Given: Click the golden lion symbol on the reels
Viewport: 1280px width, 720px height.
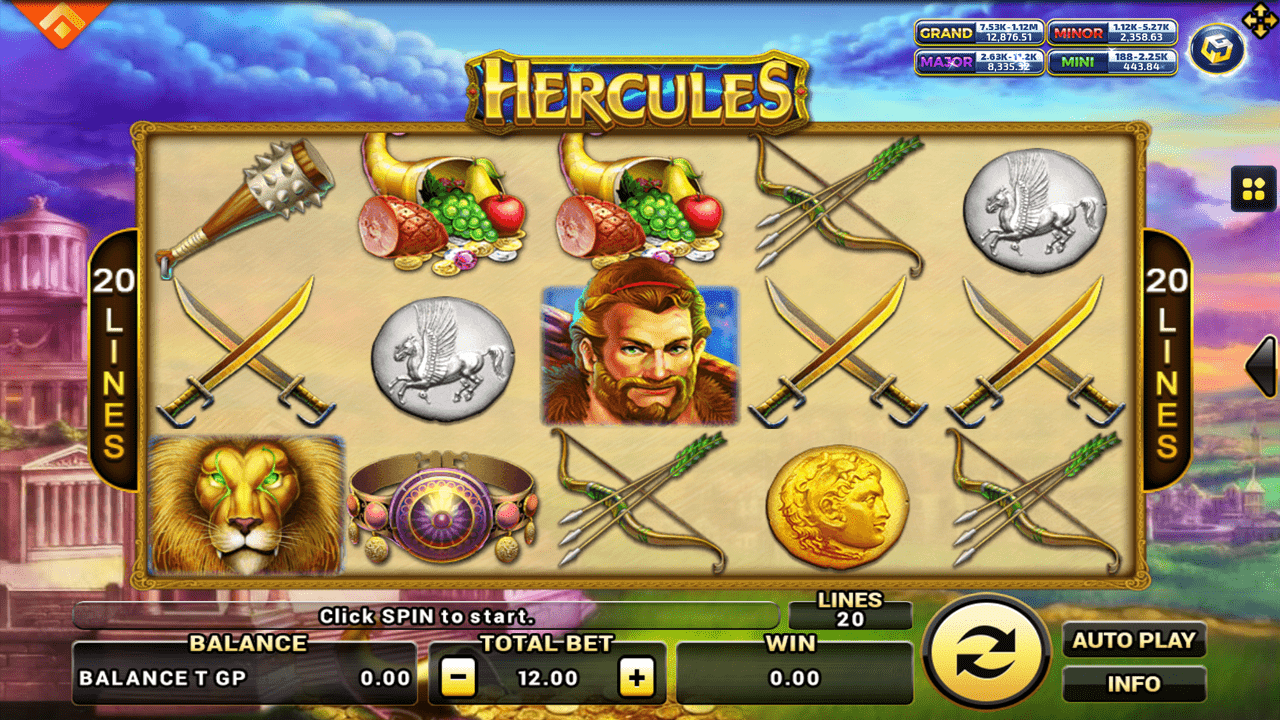Looking at the screenshot, I should 246,508.
